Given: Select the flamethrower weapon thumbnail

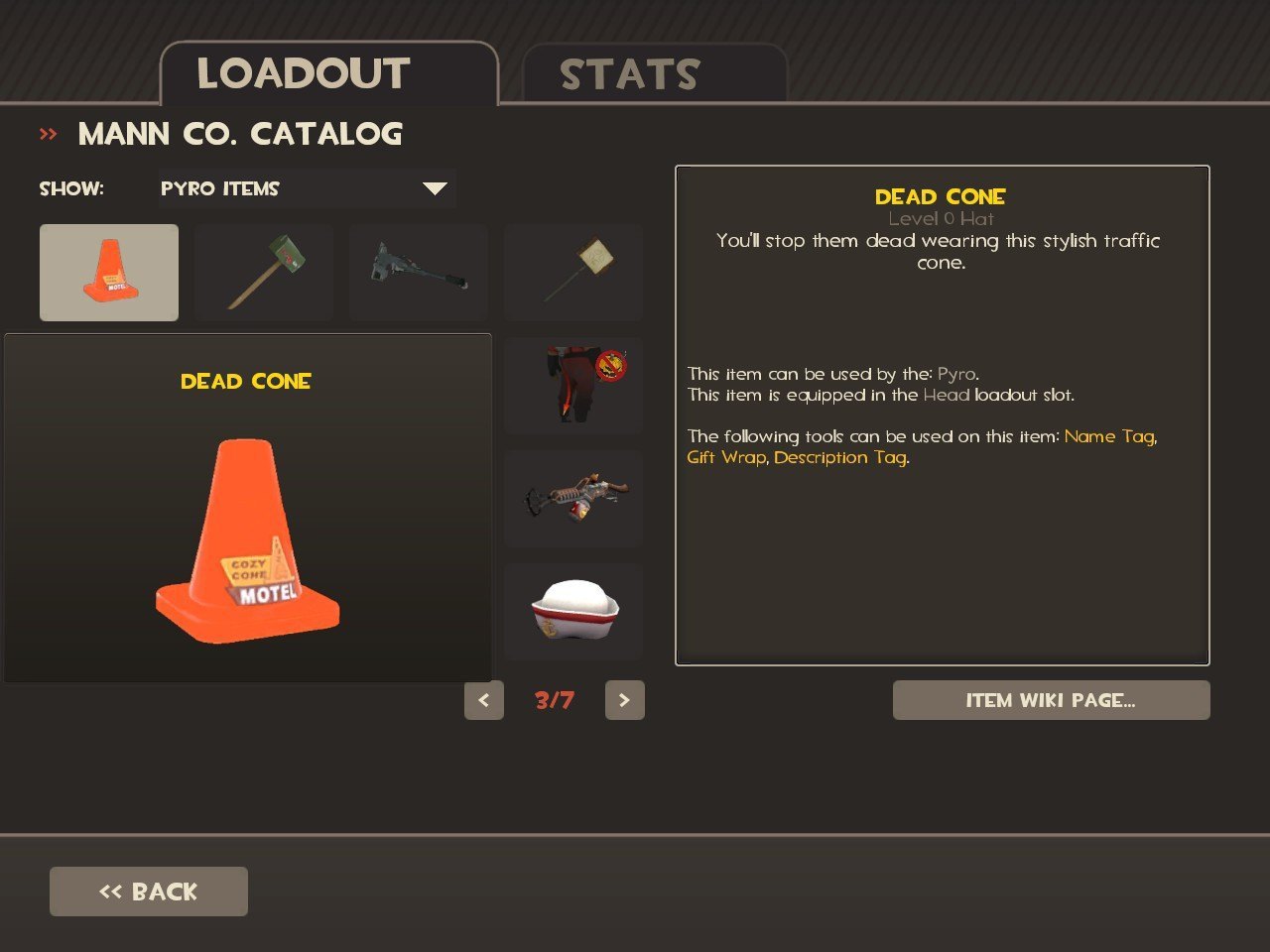Looking at the screenshot, I should pos(573,498).
